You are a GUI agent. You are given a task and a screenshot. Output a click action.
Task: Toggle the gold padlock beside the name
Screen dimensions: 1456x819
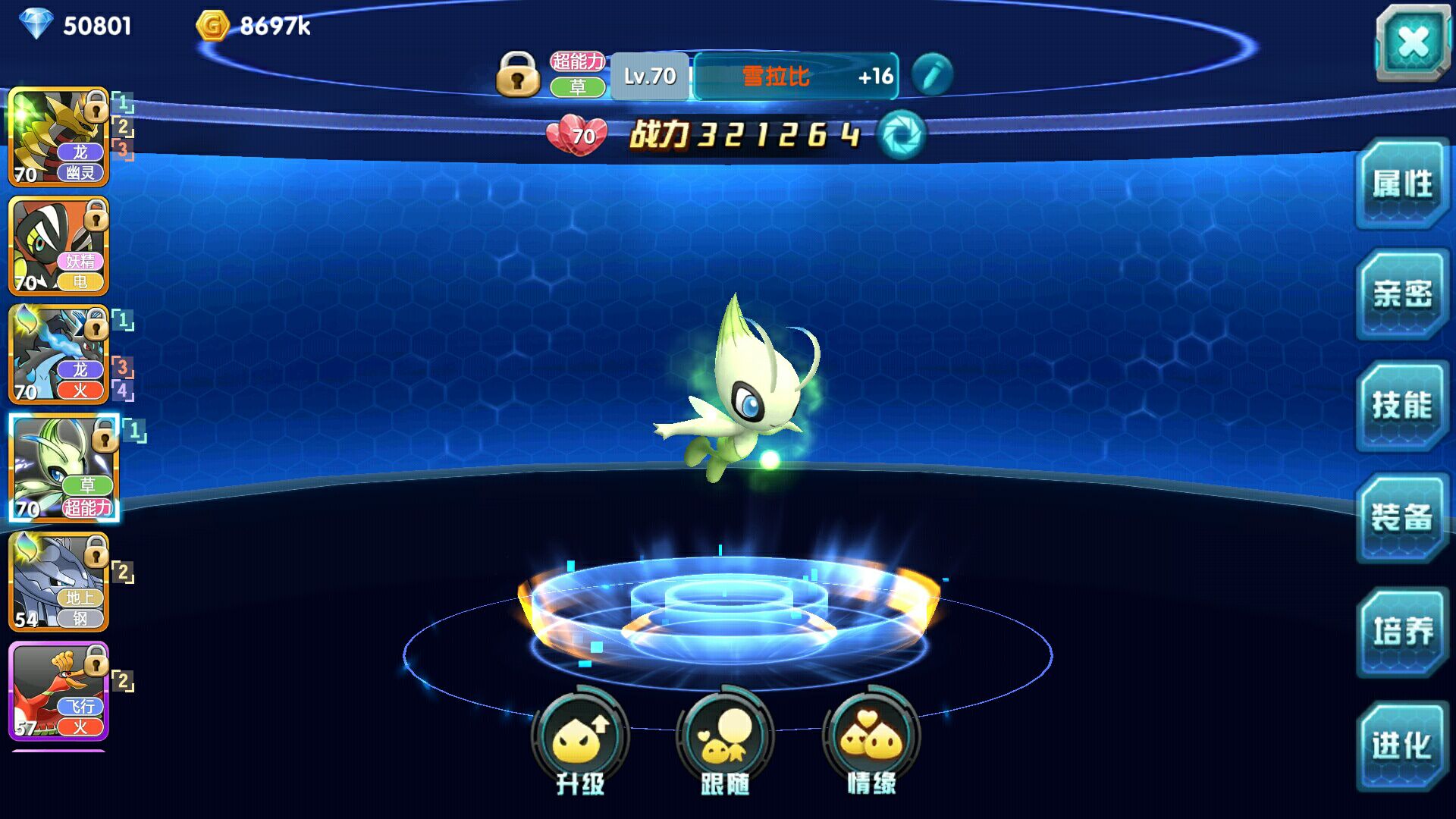518,74
